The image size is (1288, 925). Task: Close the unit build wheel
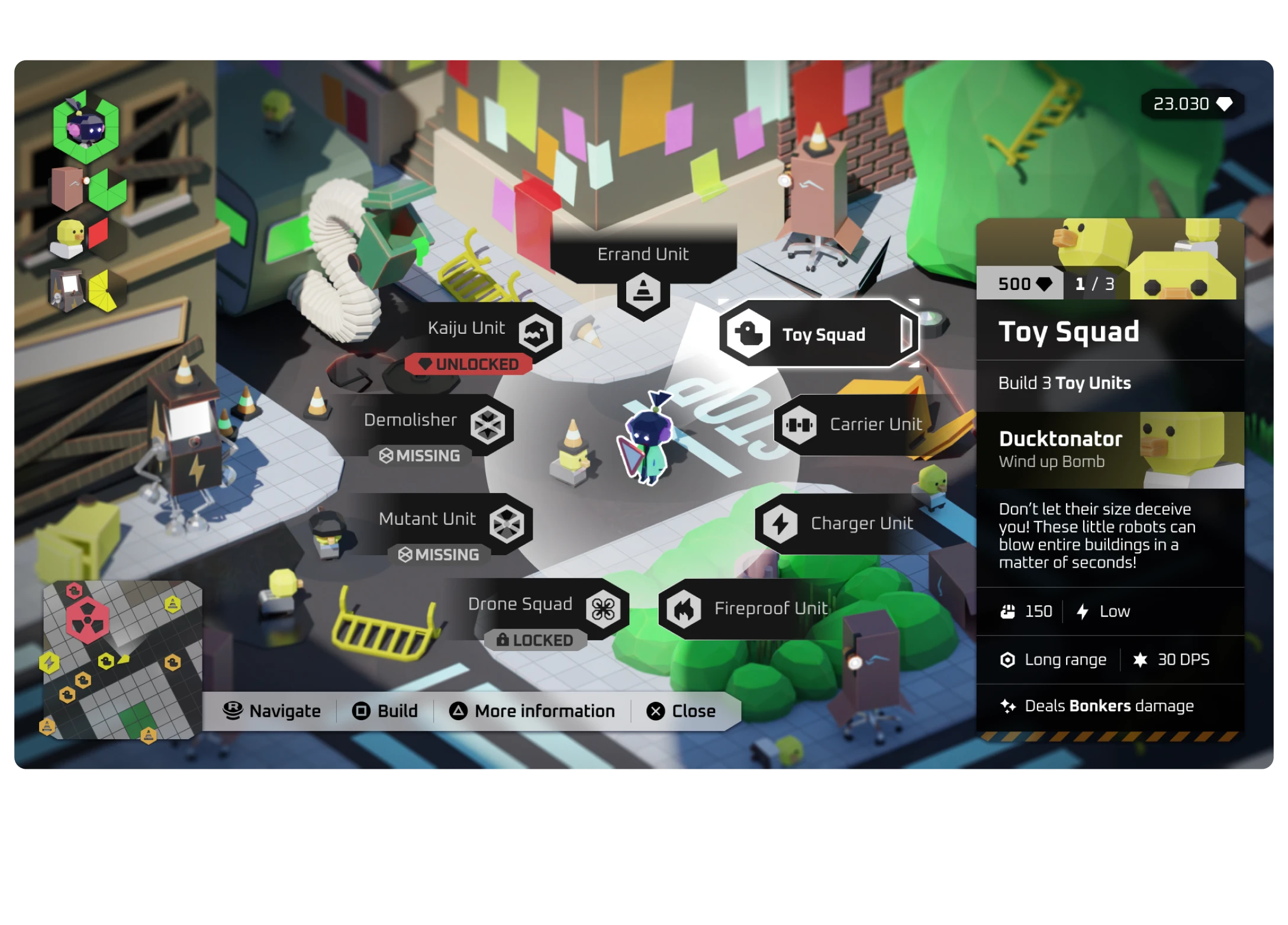coord(681,711)
